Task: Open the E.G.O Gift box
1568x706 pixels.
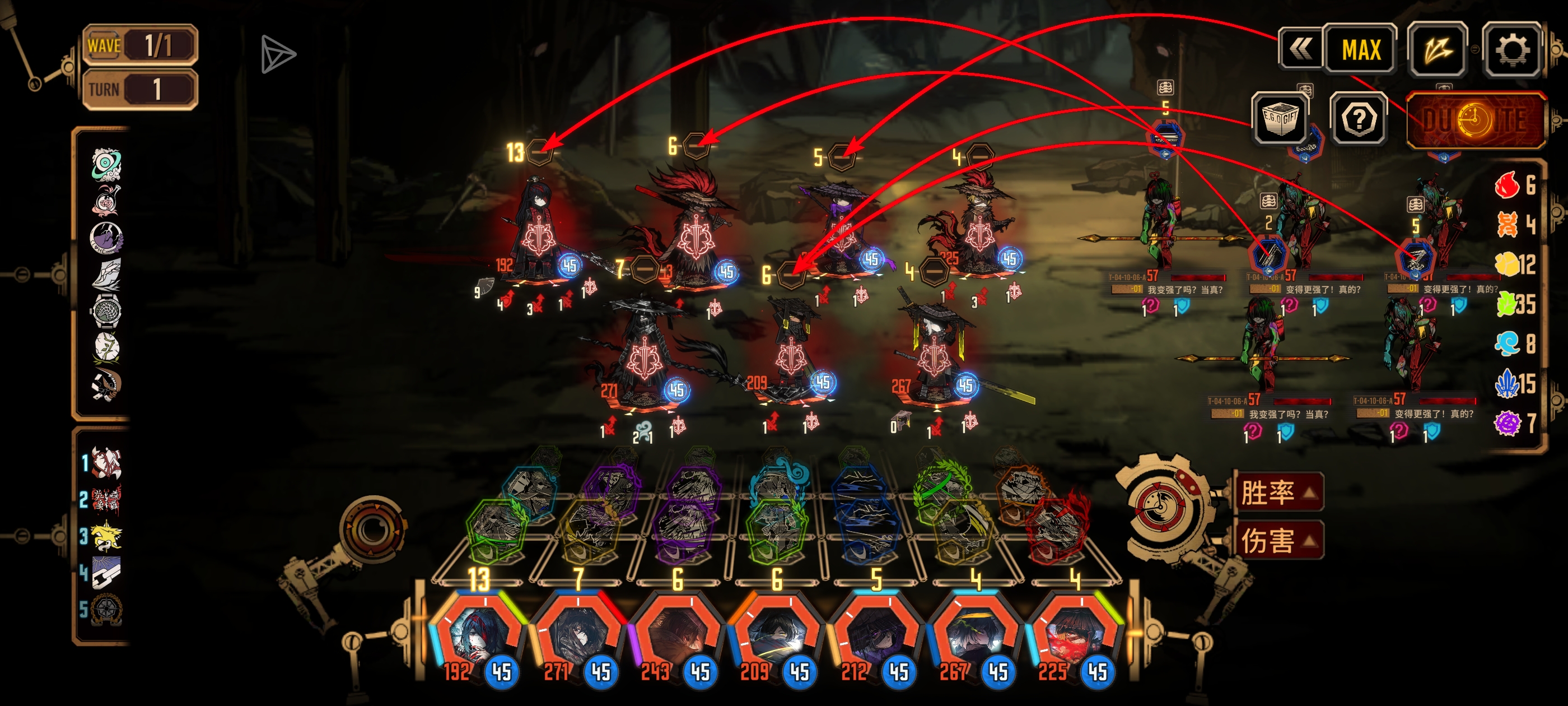Action: 1280,118
